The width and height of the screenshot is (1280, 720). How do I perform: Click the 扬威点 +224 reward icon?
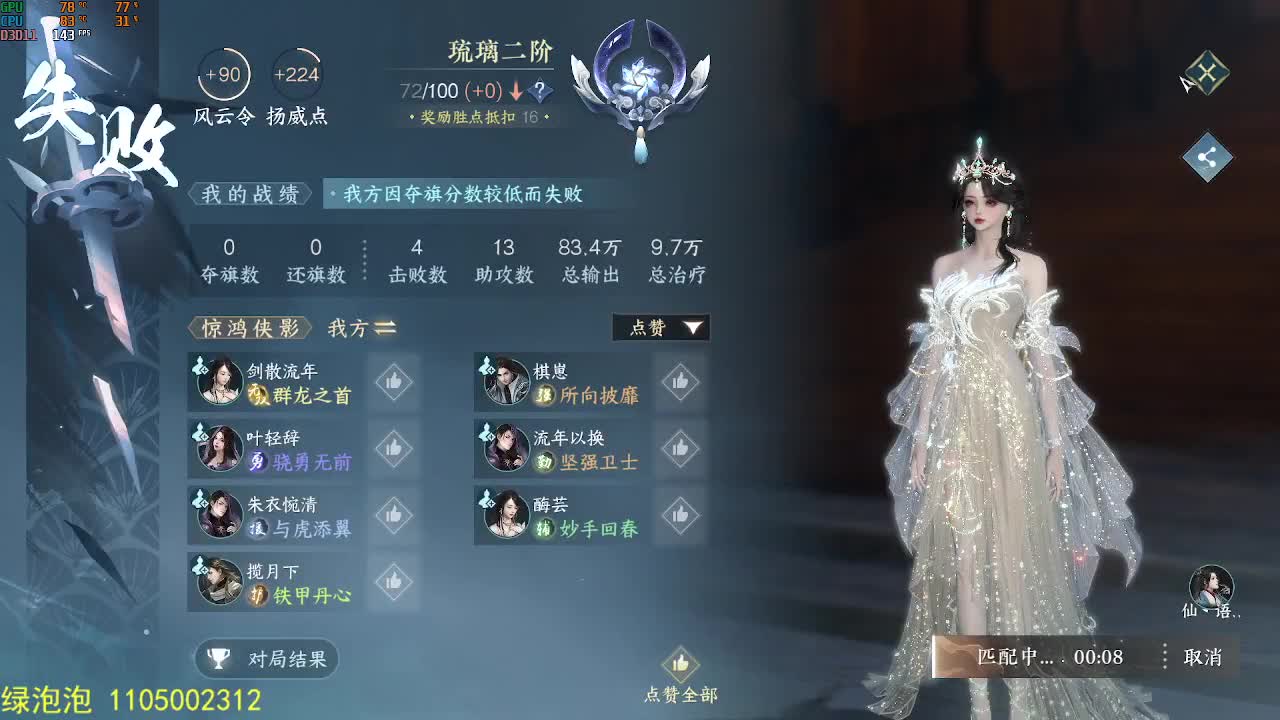click(296, 72)
